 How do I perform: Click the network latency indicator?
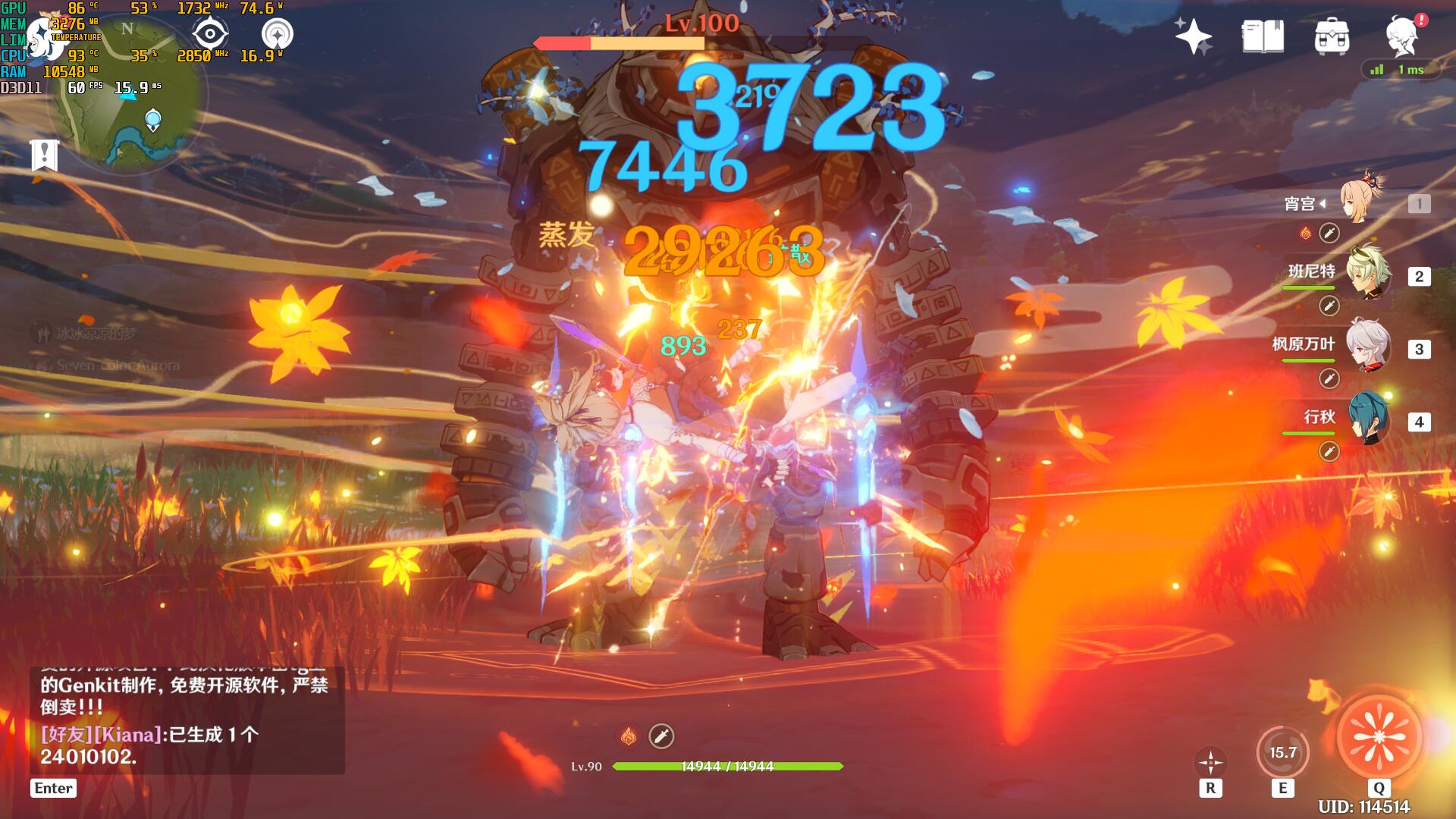pos(1400,70)
